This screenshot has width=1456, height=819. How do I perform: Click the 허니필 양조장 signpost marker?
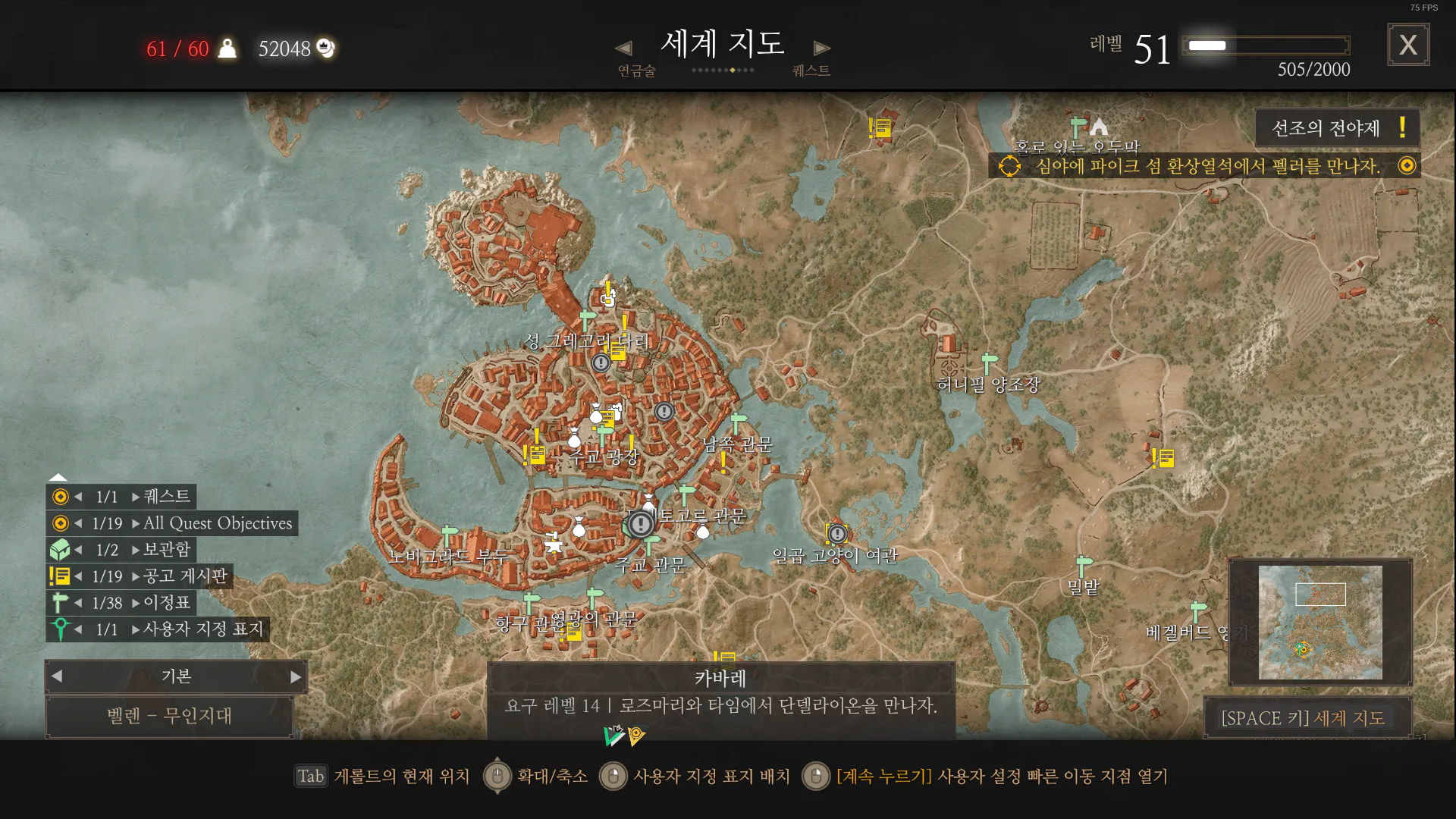click(x=989, y=362)
